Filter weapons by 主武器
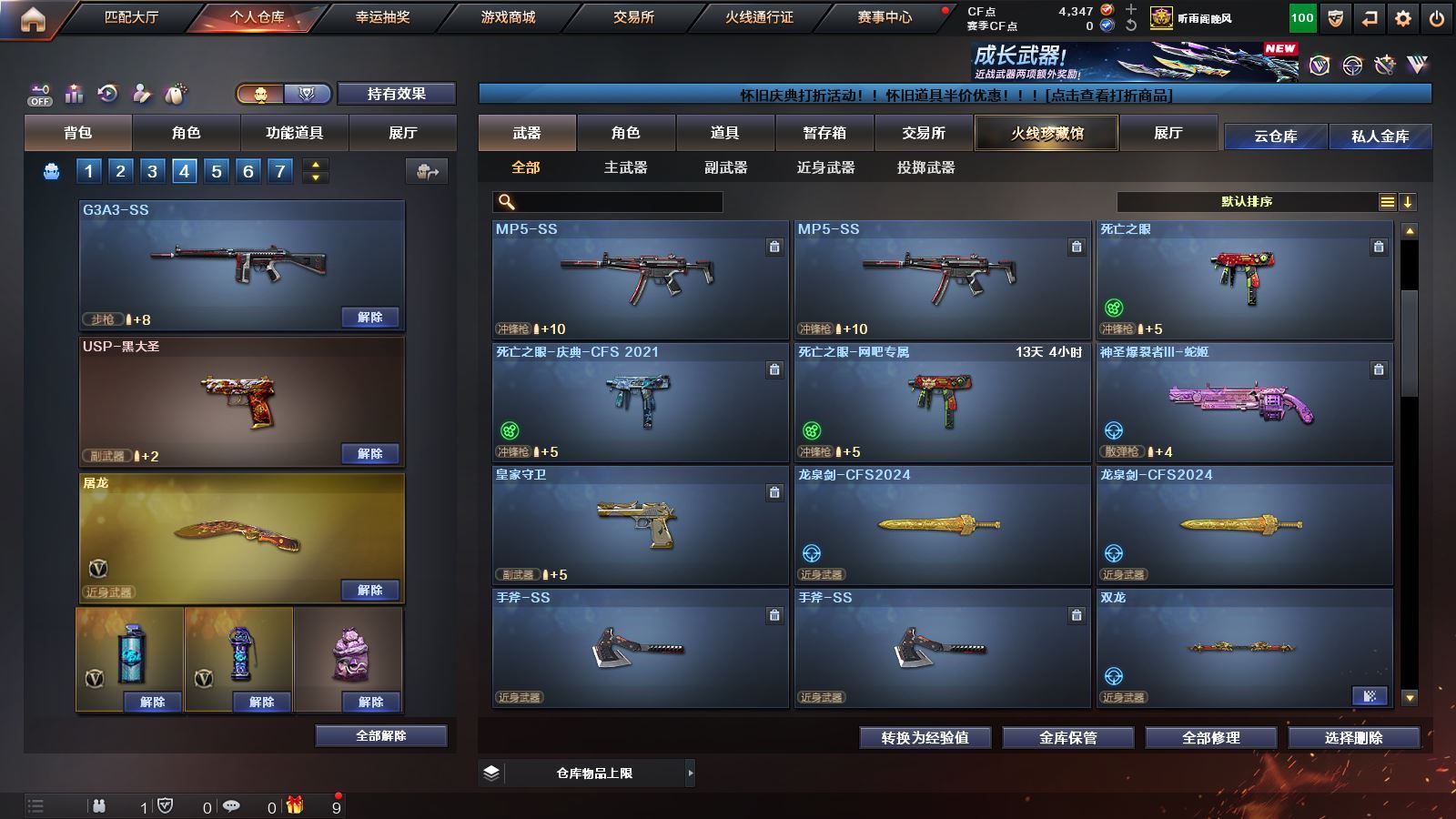Viewport: 1456px width, 819px height. tap(625, 167)
